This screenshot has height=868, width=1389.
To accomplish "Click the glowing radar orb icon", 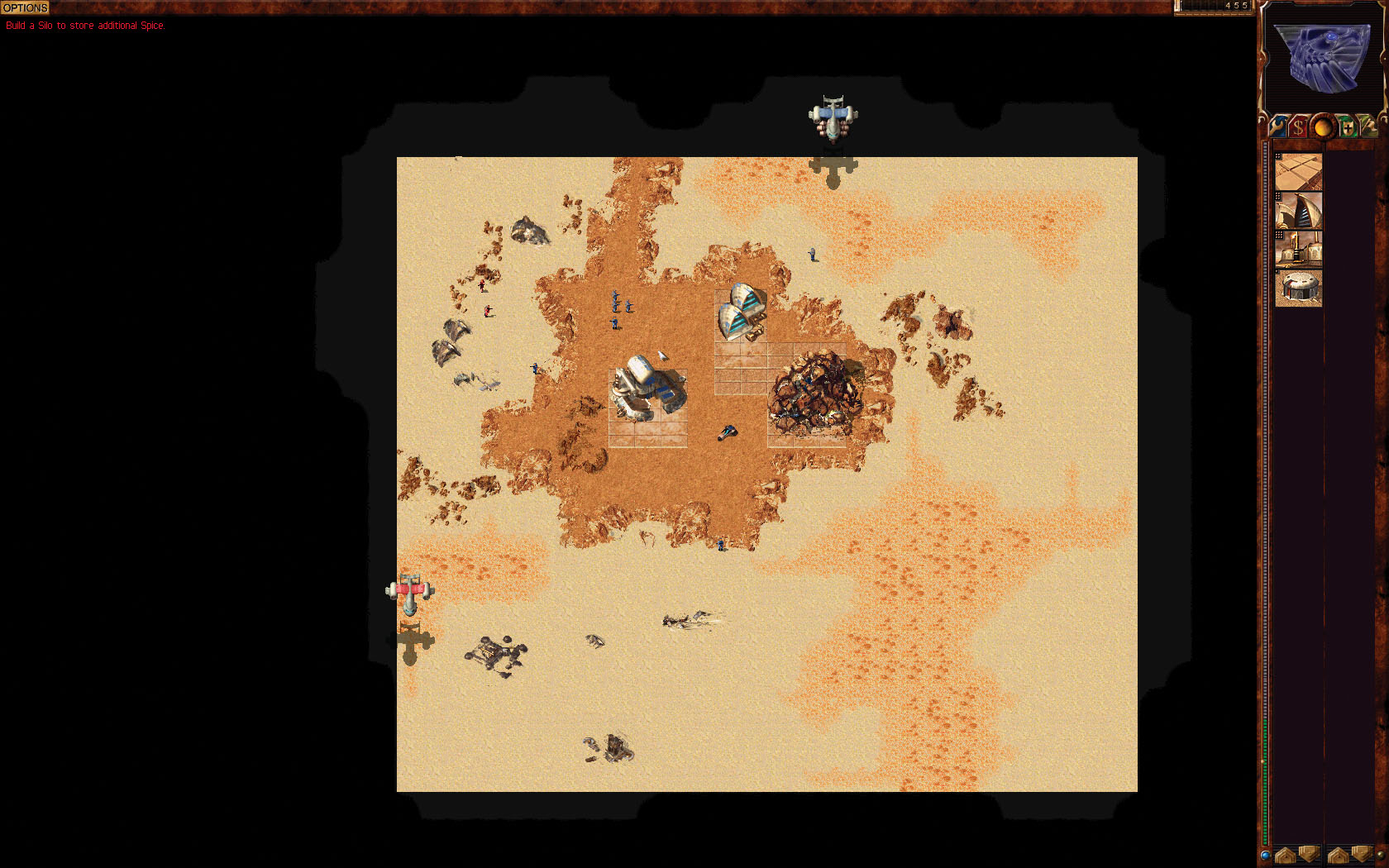I will (1324, 128).
